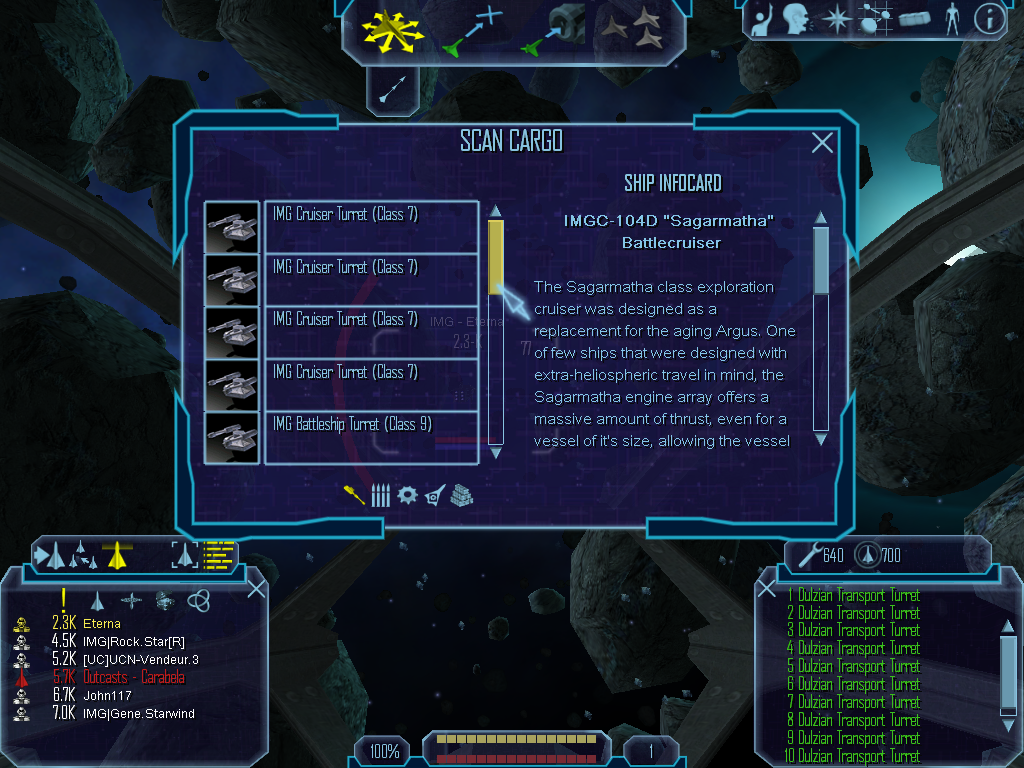Image resolution: width=1024 pixels, height=768 pixels.
Task: Select Outcasts - Carabela in the contact list
Action: [134, 677]
